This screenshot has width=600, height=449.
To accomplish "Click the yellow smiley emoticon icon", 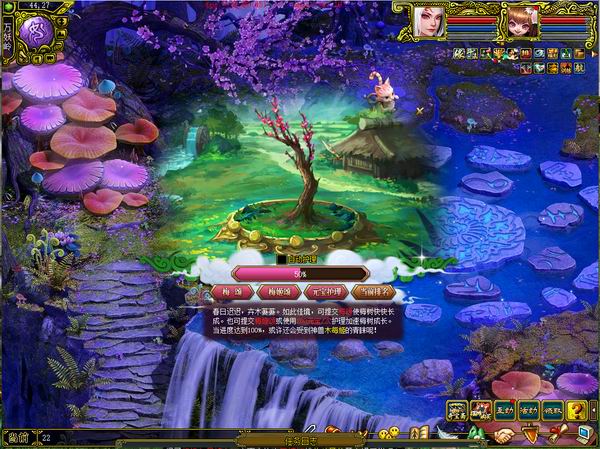I will coord(393,432).
